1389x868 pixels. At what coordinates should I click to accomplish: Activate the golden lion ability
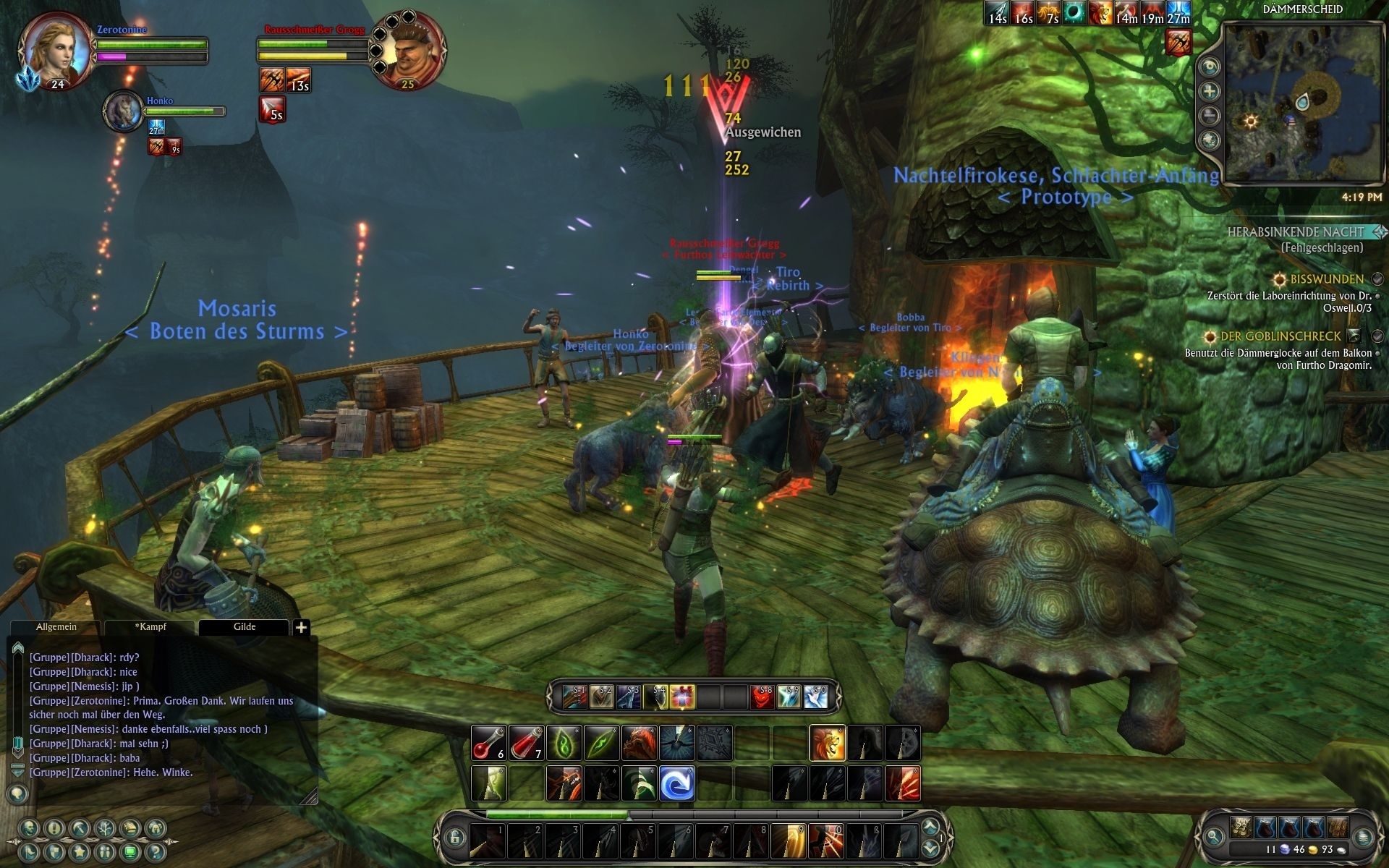point(828,743)
